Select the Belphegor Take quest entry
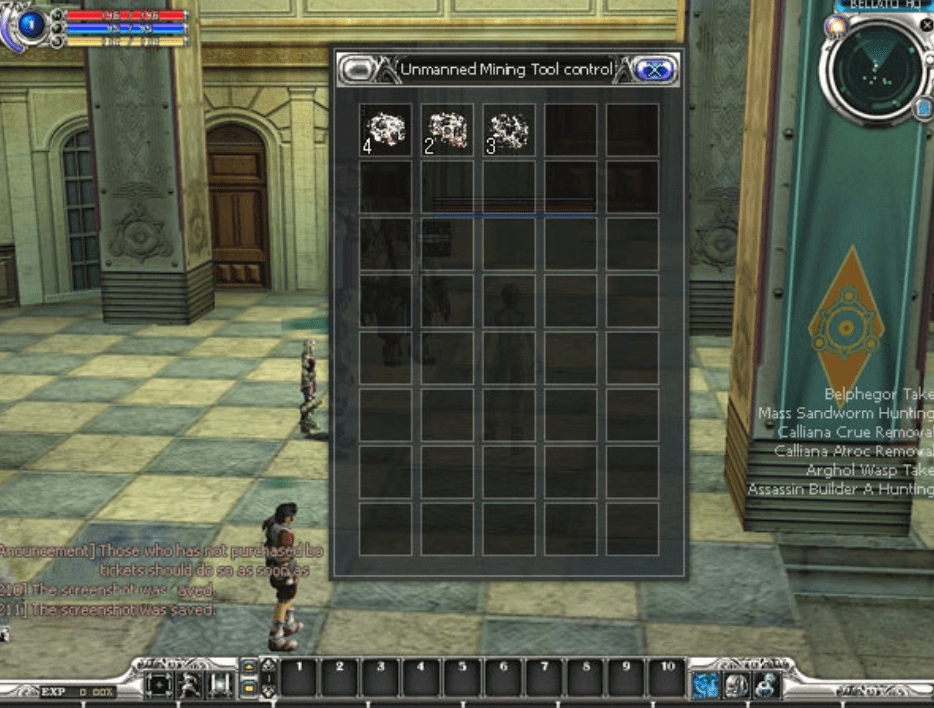The height and width of the screenshot is (708, 934). 878,394
